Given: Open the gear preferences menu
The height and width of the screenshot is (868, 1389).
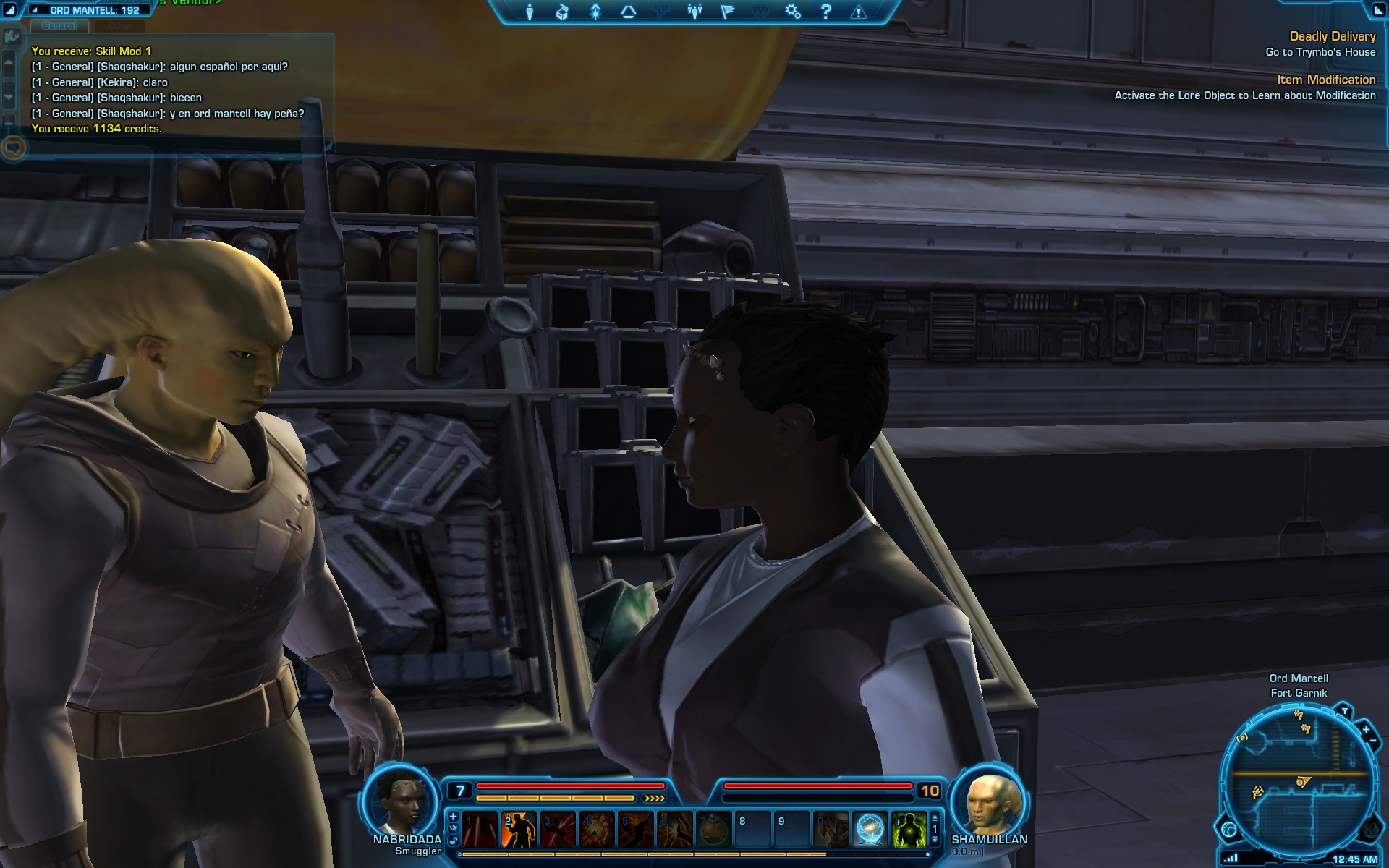Looking at the screenshot, I should click(x=793, y=12).
